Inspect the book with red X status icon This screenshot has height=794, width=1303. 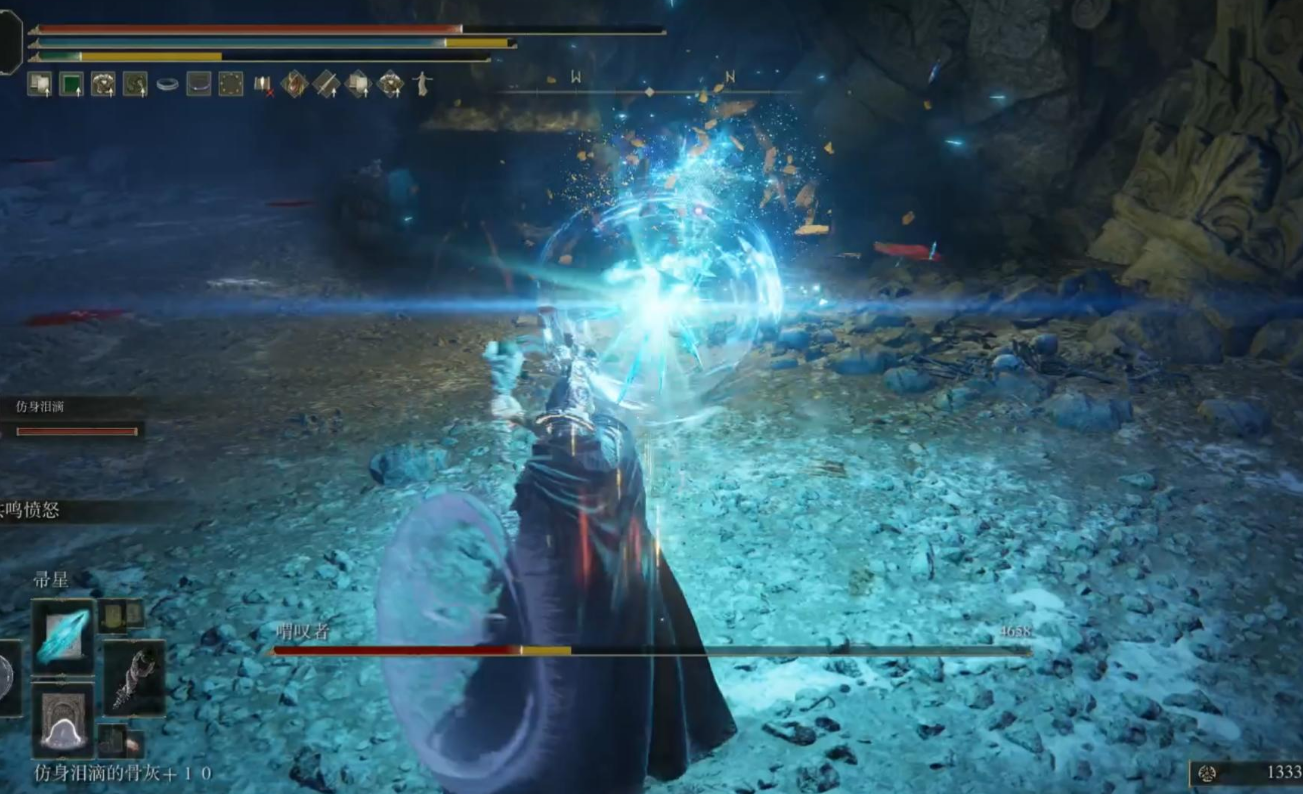[x=263, y=85]
